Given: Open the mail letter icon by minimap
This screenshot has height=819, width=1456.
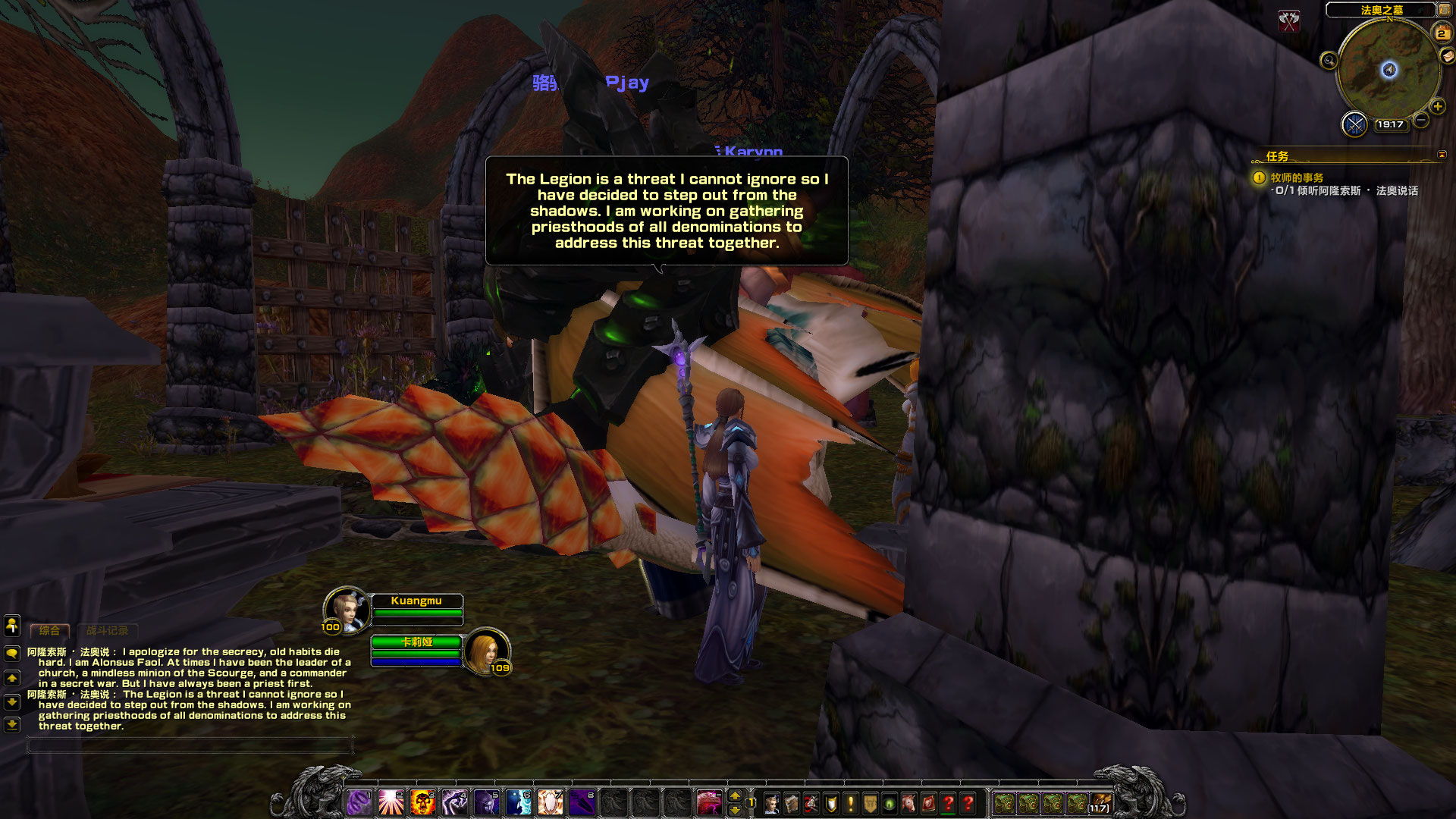Looking at the screenshot, I should [x=1447, y=55].
